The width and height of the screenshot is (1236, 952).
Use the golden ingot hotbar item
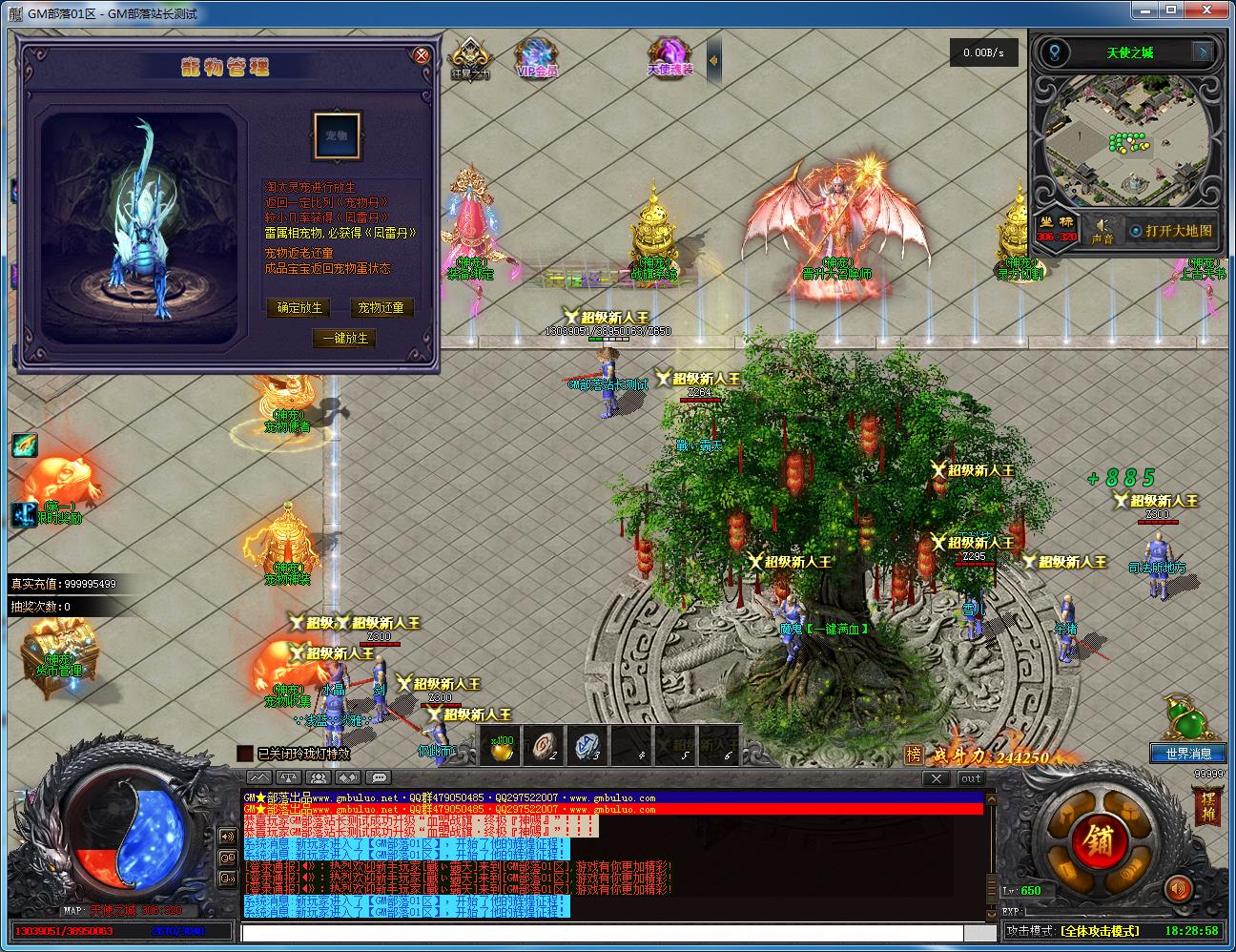pyautogui.click(x=501, y=747)
